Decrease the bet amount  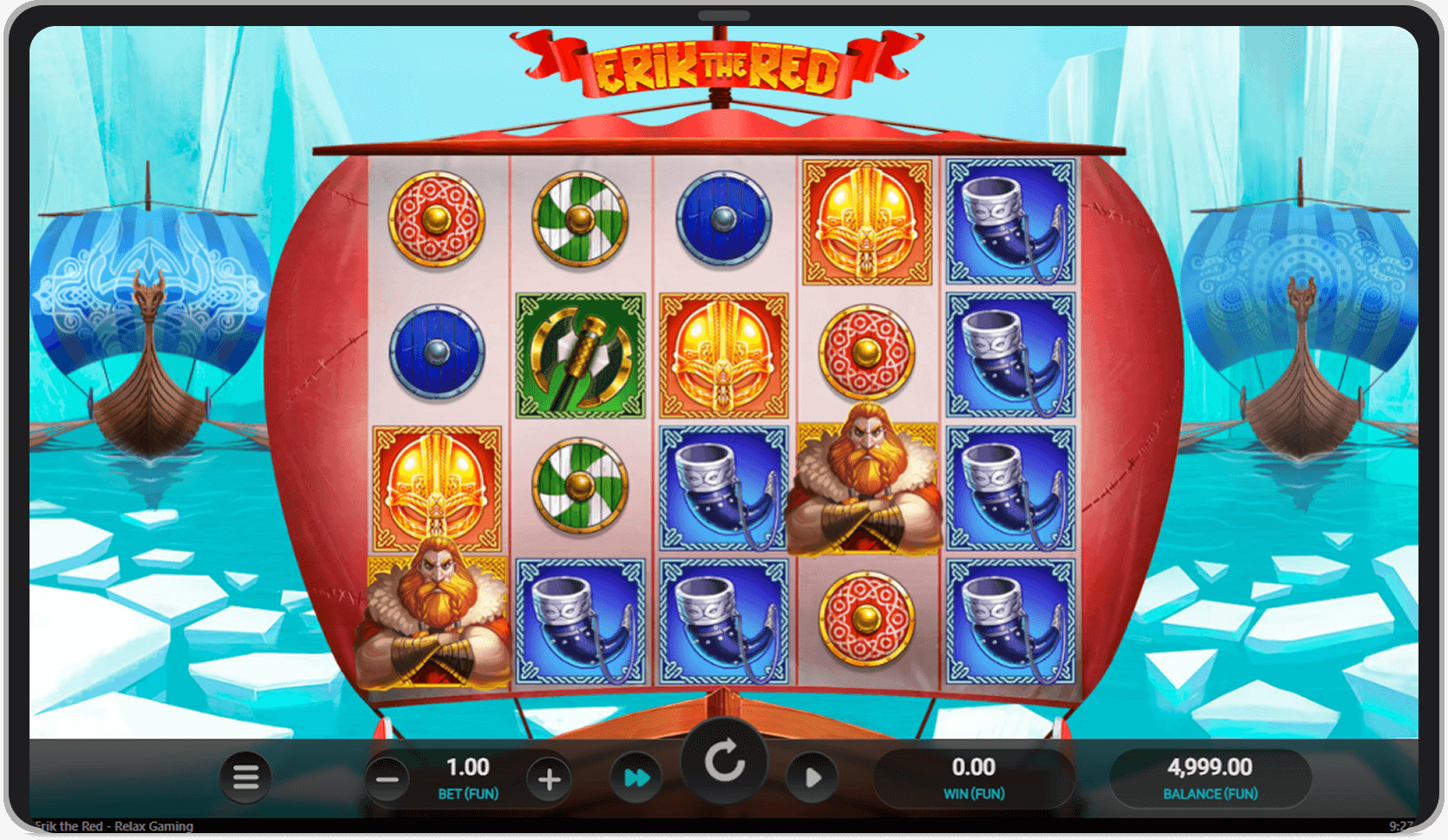coord(388,778)
